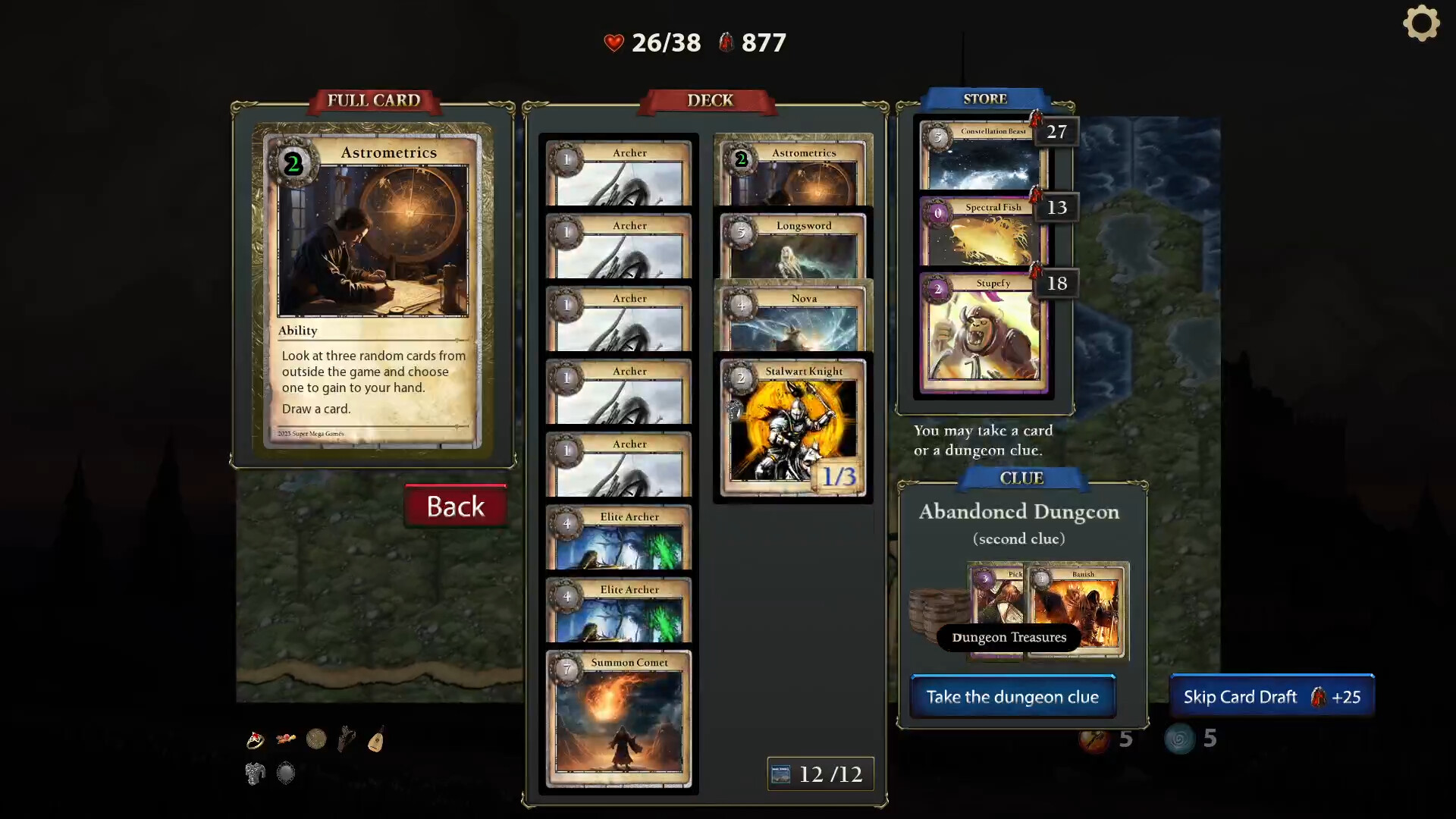Click Take the dungeon clue

pos(1012,697)
